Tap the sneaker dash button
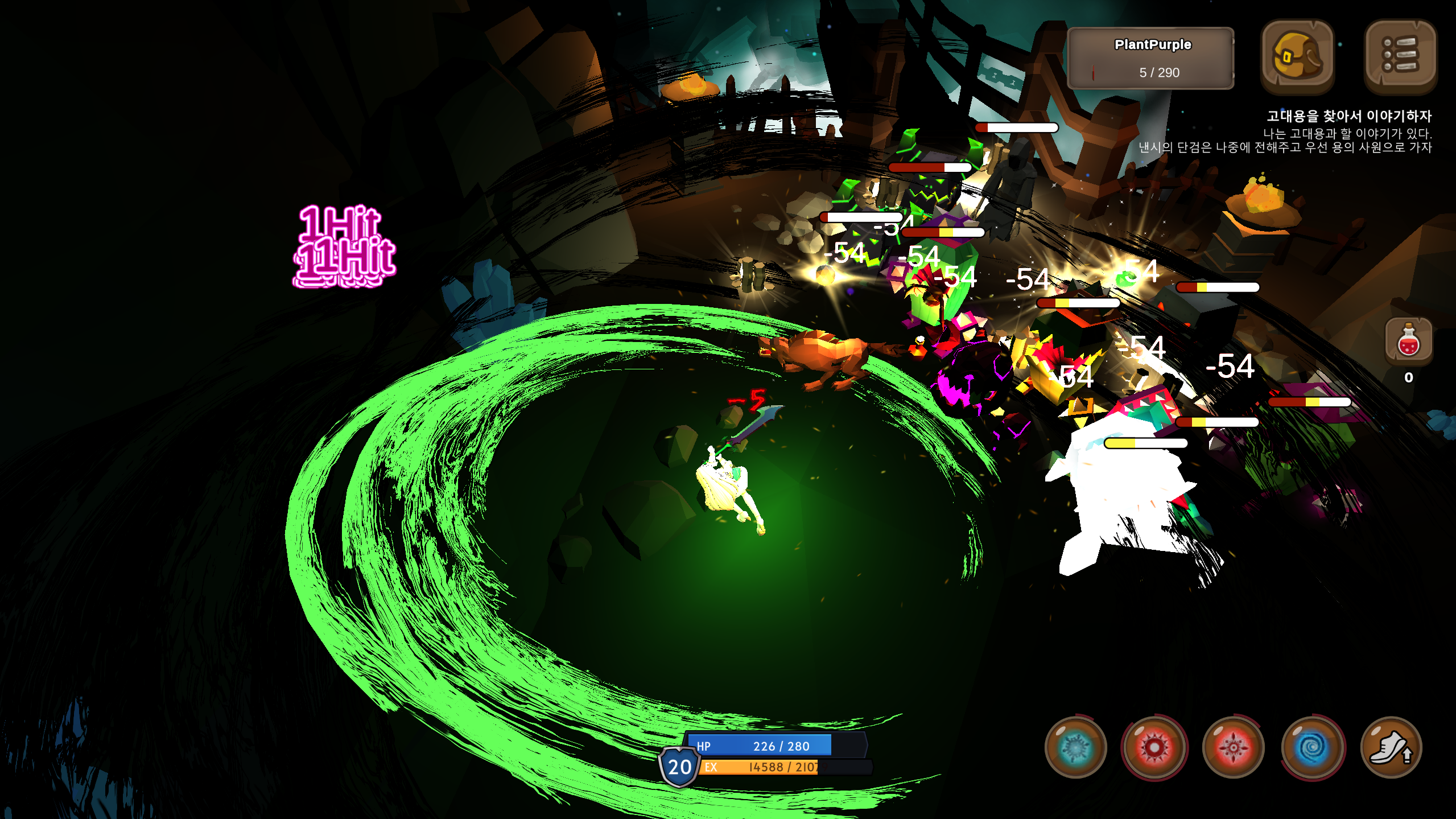 tap(1391, 747)
